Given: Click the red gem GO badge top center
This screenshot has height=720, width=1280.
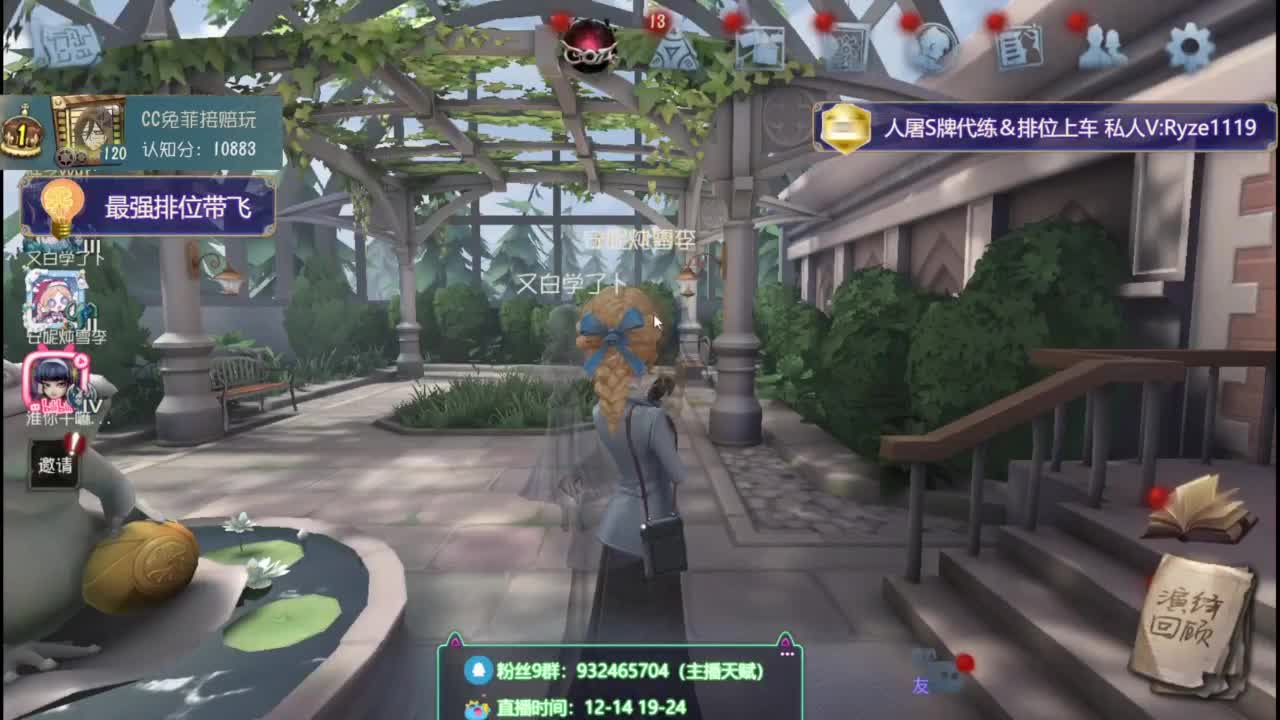Looking at the screenshot, I should coord(588,42).
